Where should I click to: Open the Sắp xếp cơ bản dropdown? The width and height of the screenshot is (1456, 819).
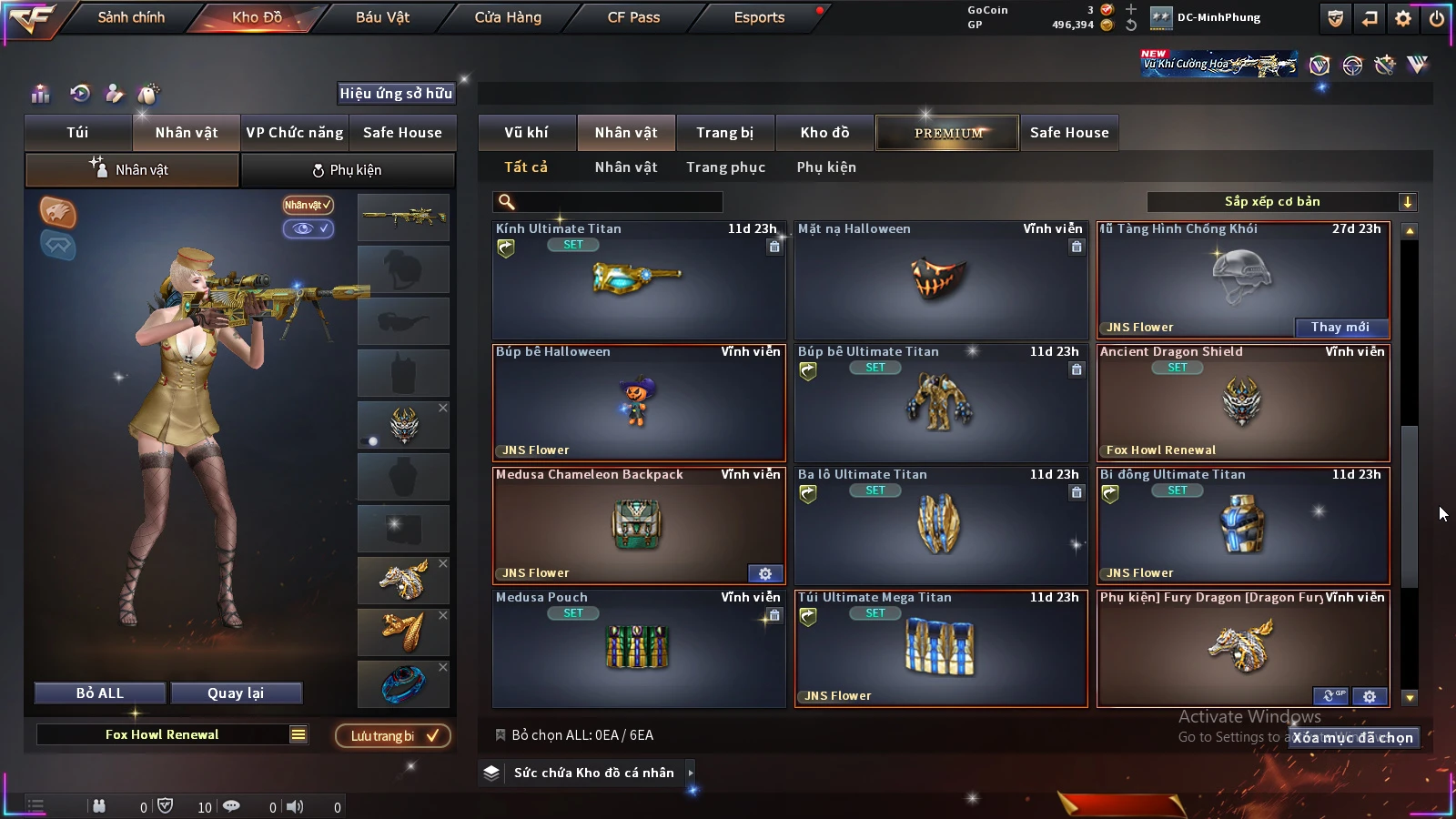[x=1281, y=202]
